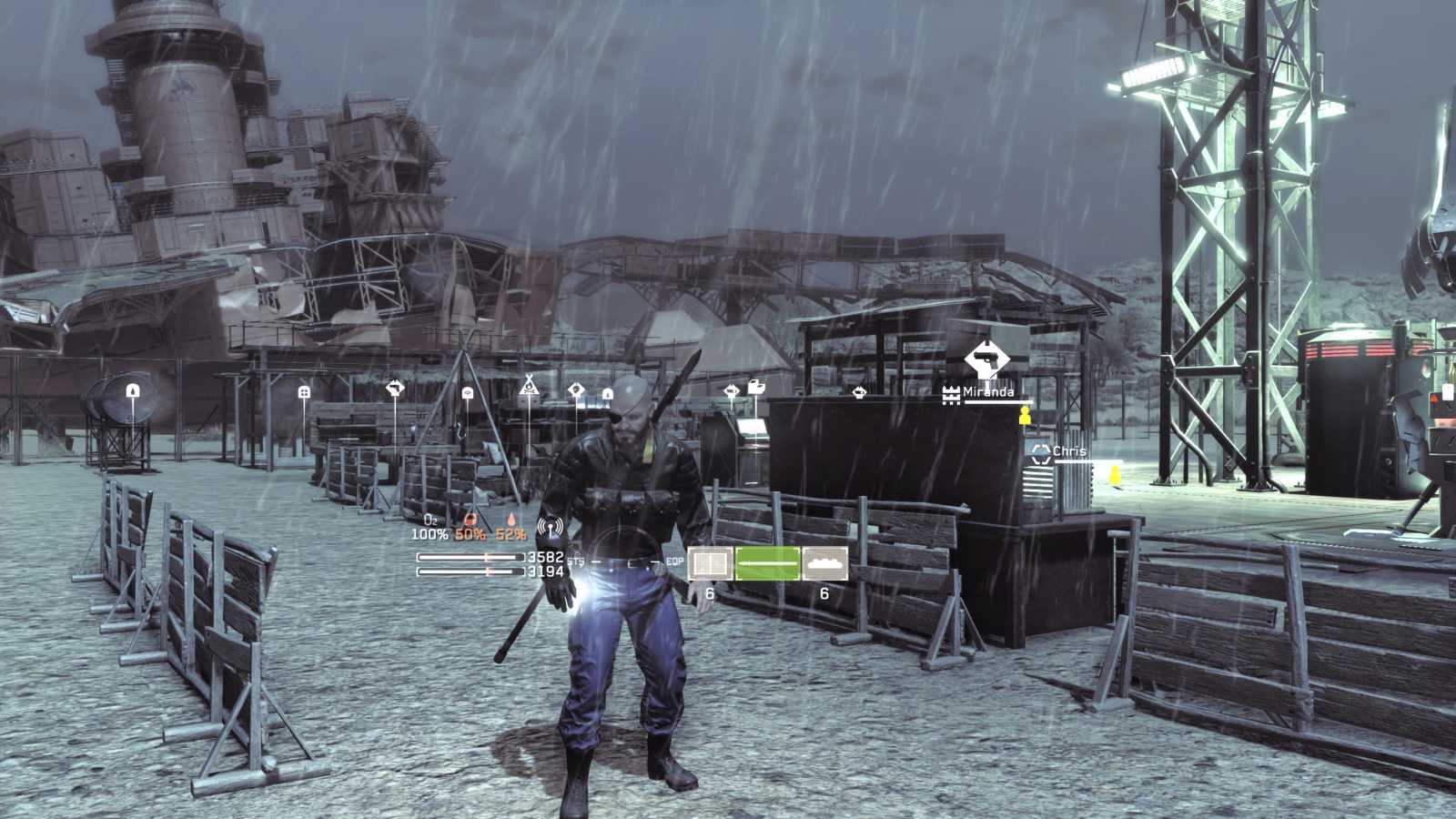Click the fence icon beside Miranda's name

coord(952,393)
